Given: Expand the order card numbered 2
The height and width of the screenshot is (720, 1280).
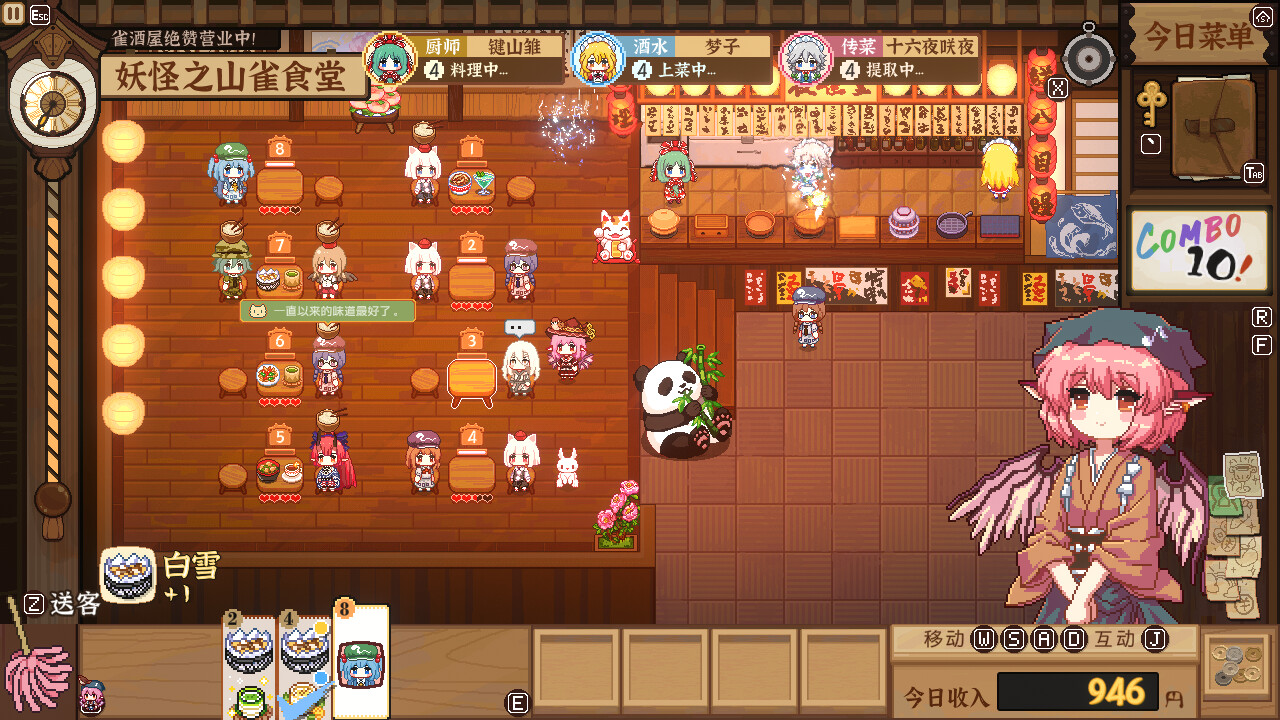Looking at the screenshot, I should 246,660.
